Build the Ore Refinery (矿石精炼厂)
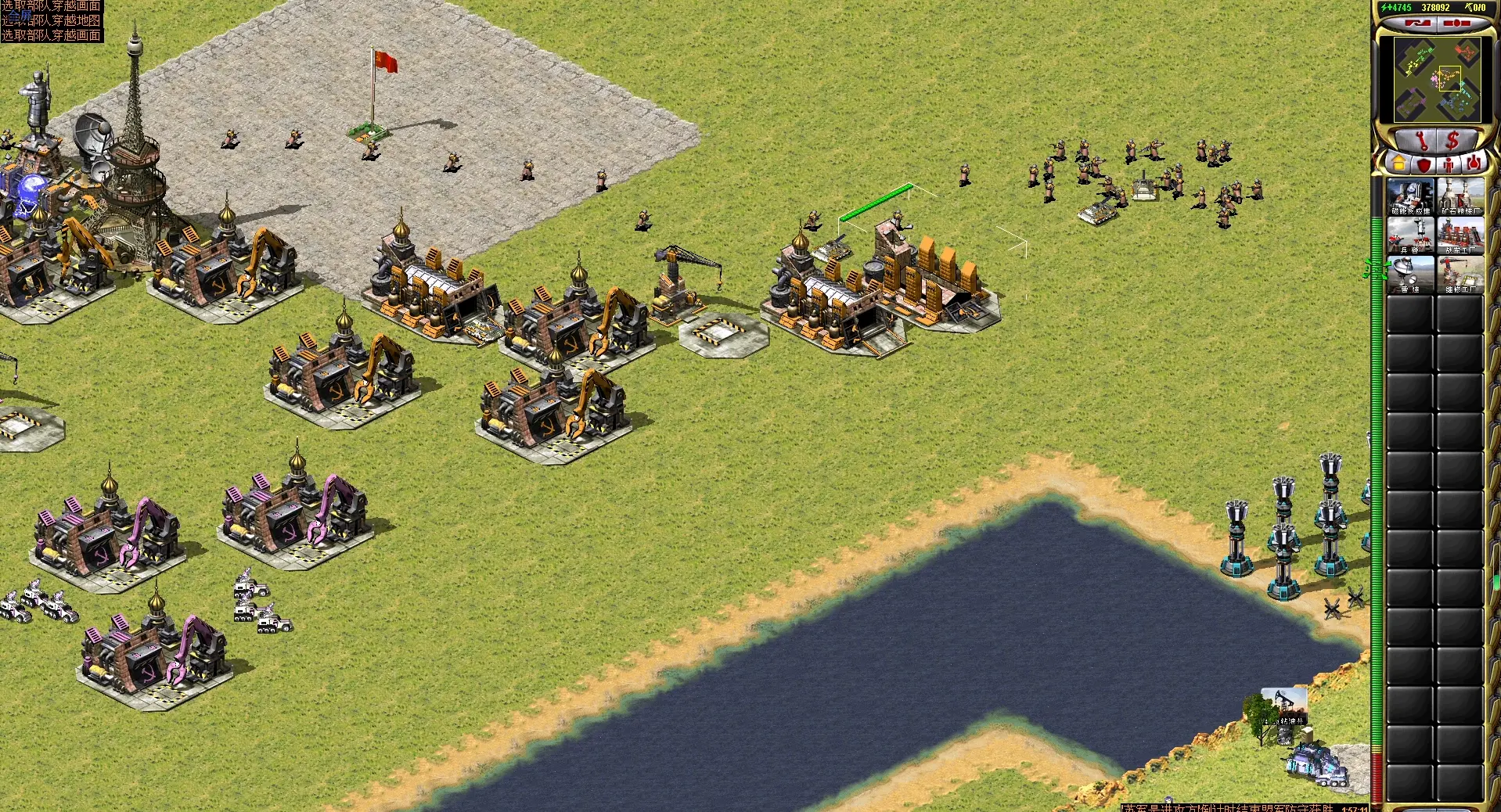The image size is (1501, 812). point(1460,196)
